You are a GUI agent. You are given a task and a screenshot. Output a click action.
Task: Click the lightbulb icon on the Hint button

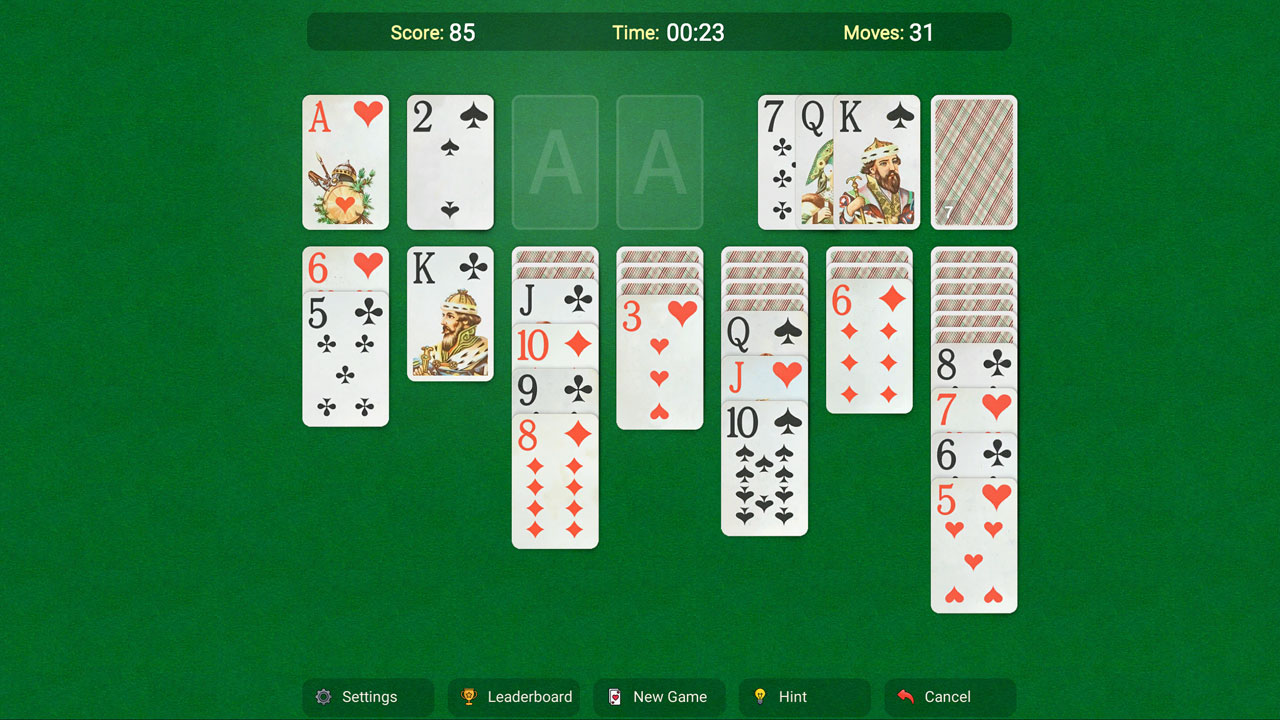[760, 697]
